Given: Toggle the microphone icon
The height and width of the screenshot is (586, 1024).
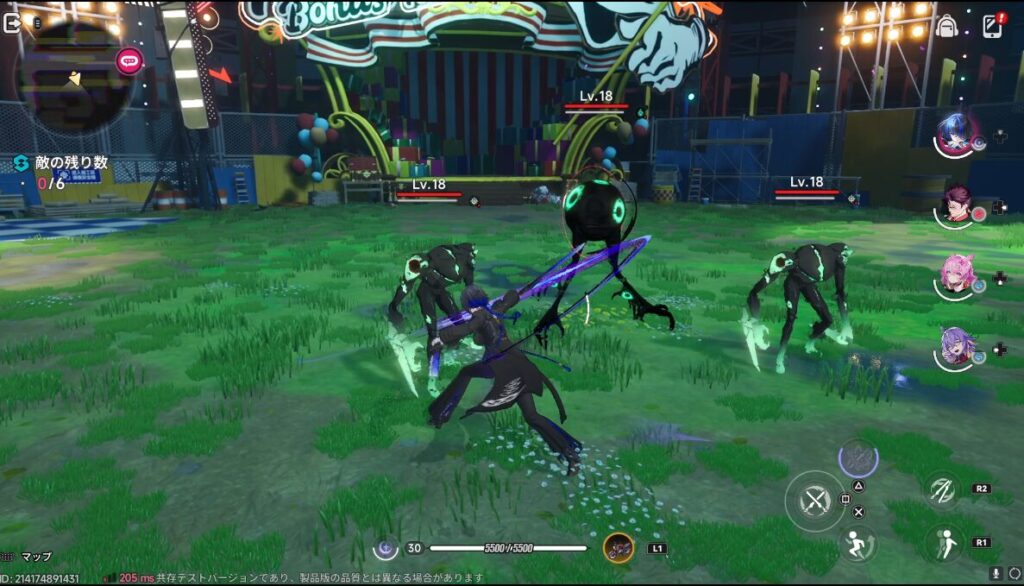Looking at the screenshot, I should [995, 573].
